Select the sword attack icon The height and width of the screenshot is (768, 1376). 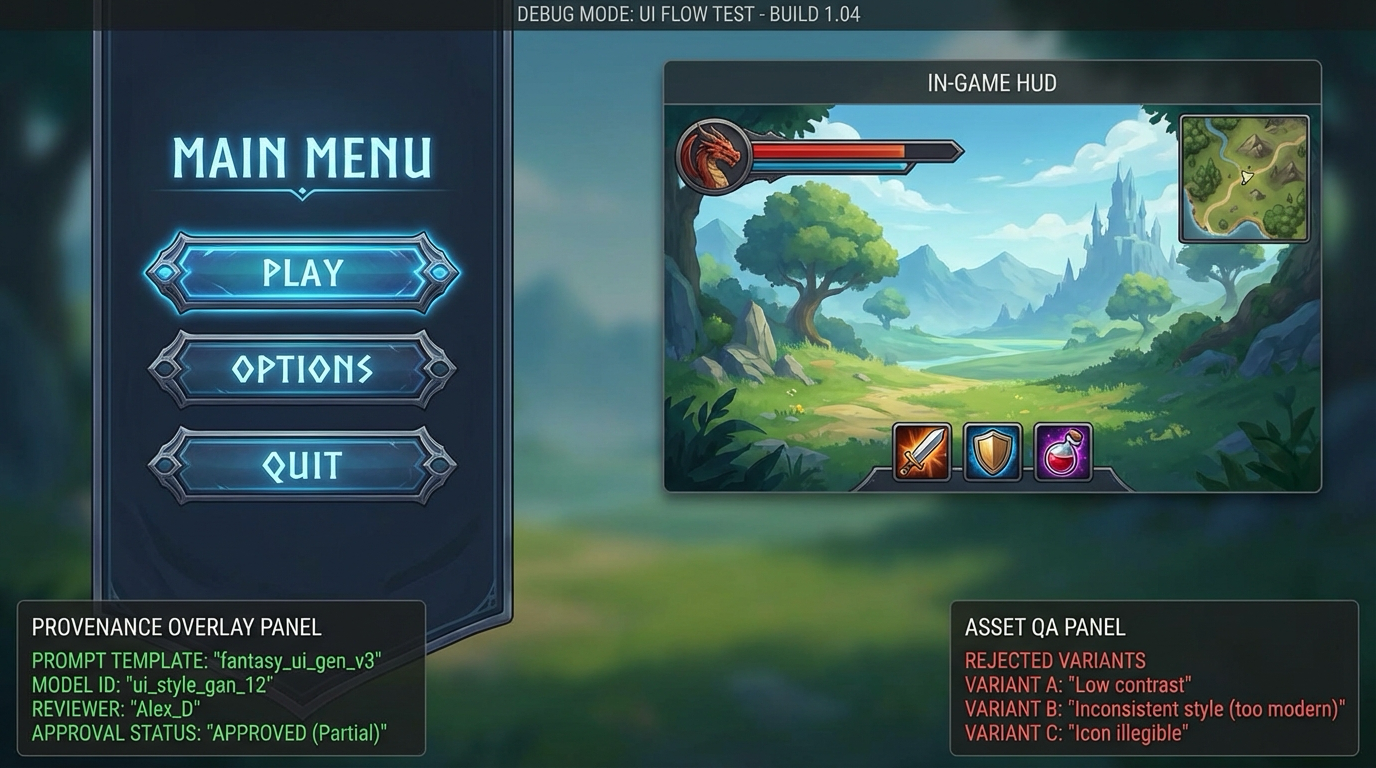920,452
